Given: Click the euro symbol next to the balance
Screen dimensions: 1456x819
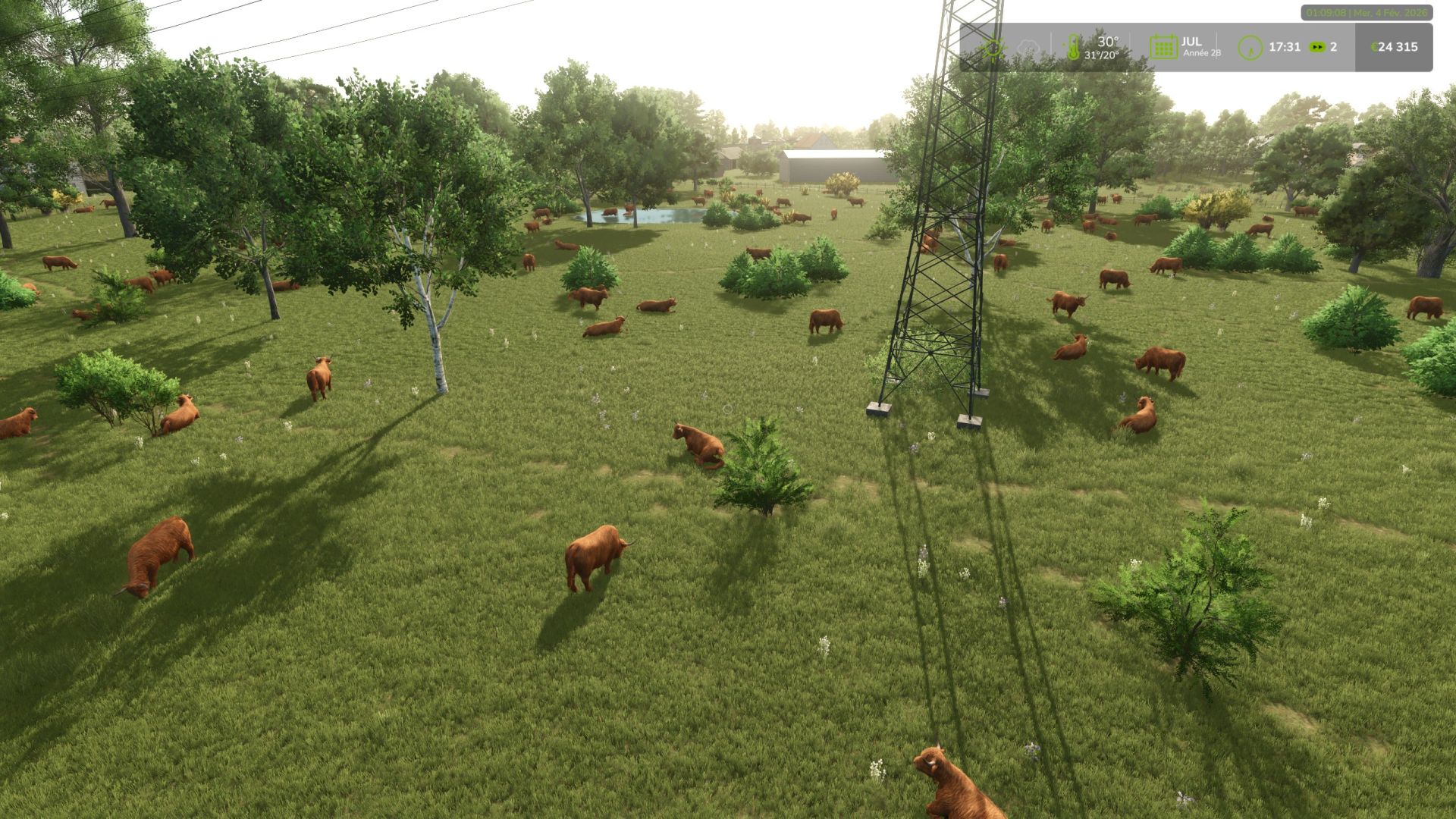Looking at the screenshot, I should click(1374, 46).
